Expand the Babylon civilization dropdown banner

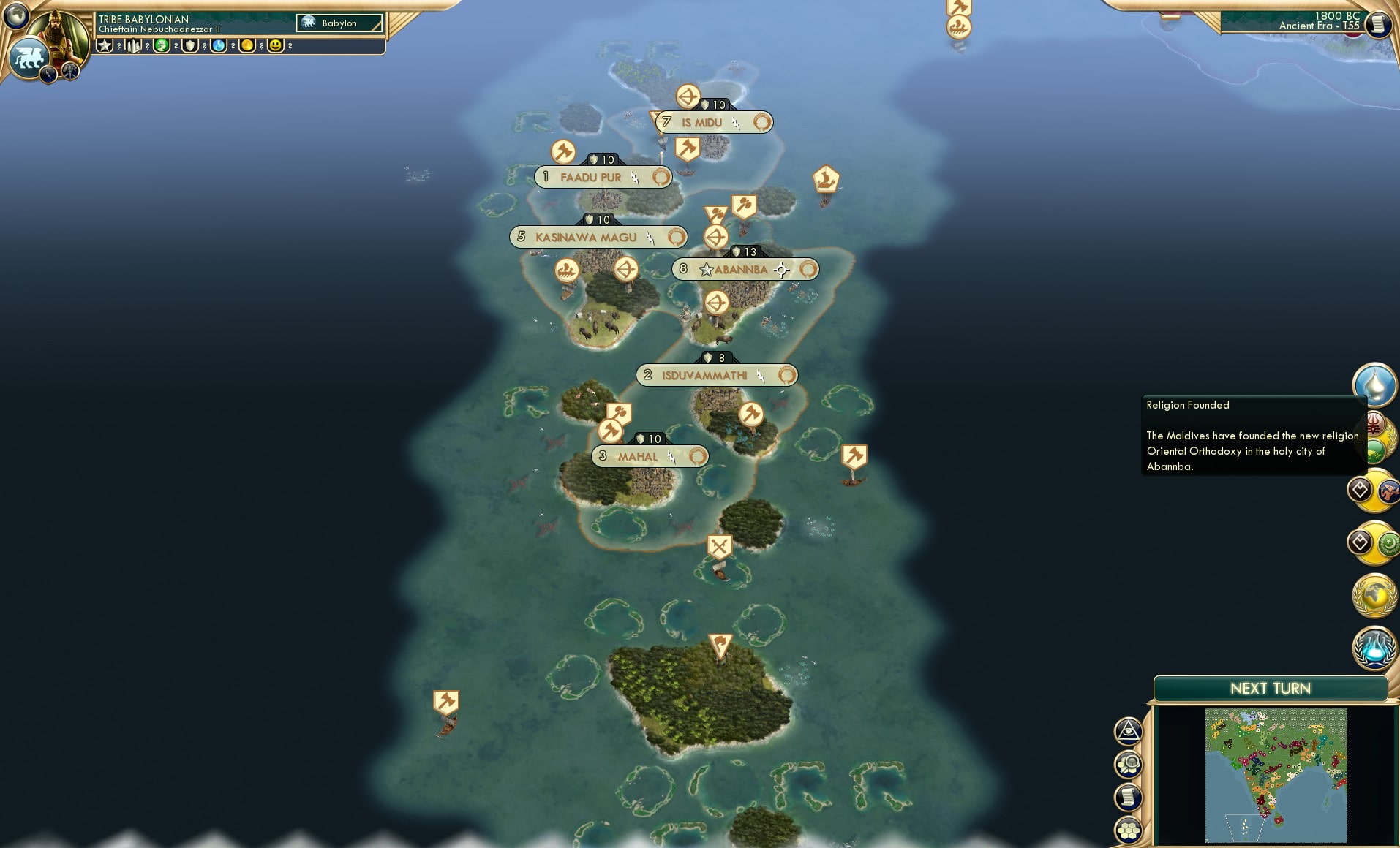(339, 23)
